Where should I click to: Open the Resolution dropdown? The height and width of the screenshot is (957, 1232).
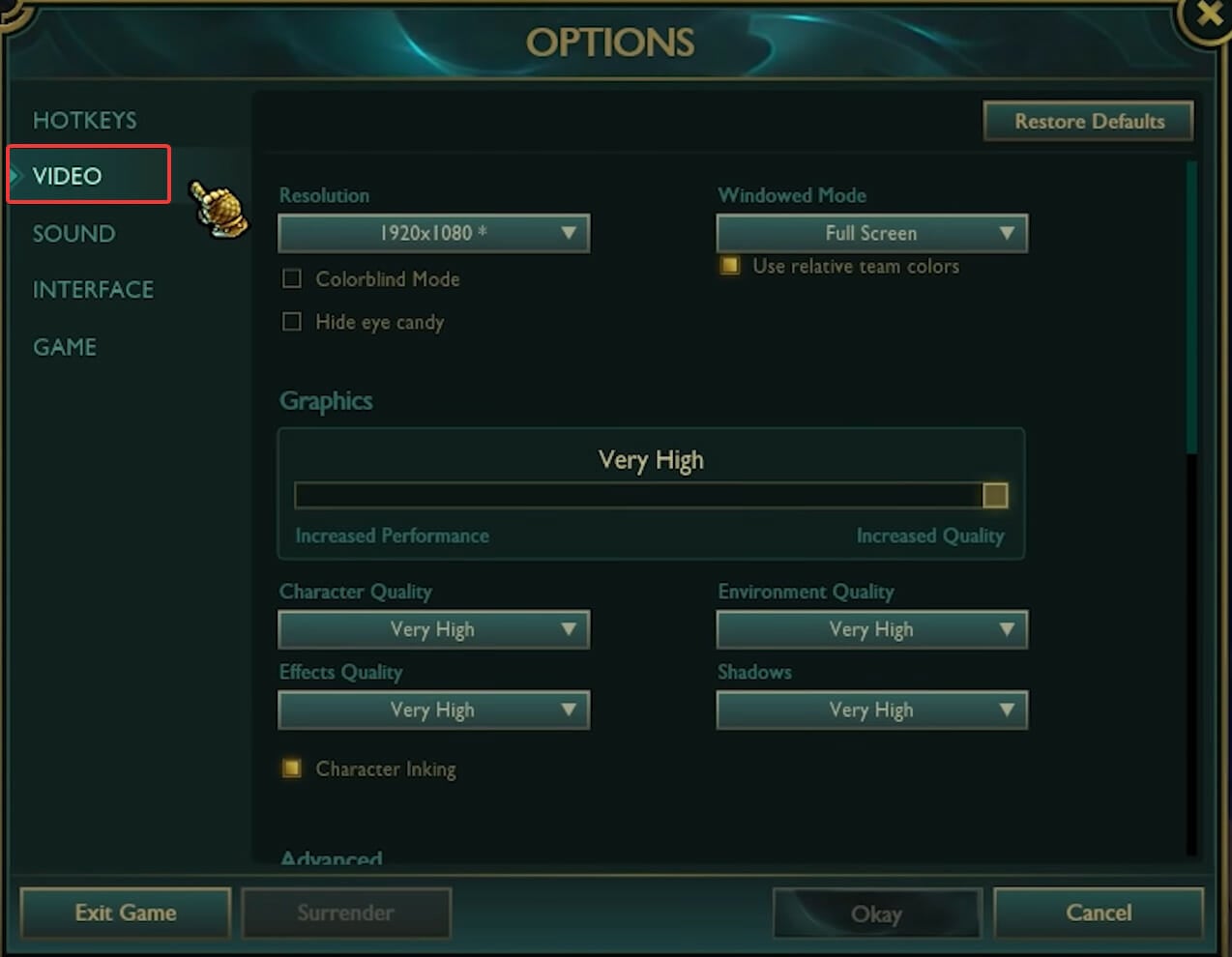[433, 233]
